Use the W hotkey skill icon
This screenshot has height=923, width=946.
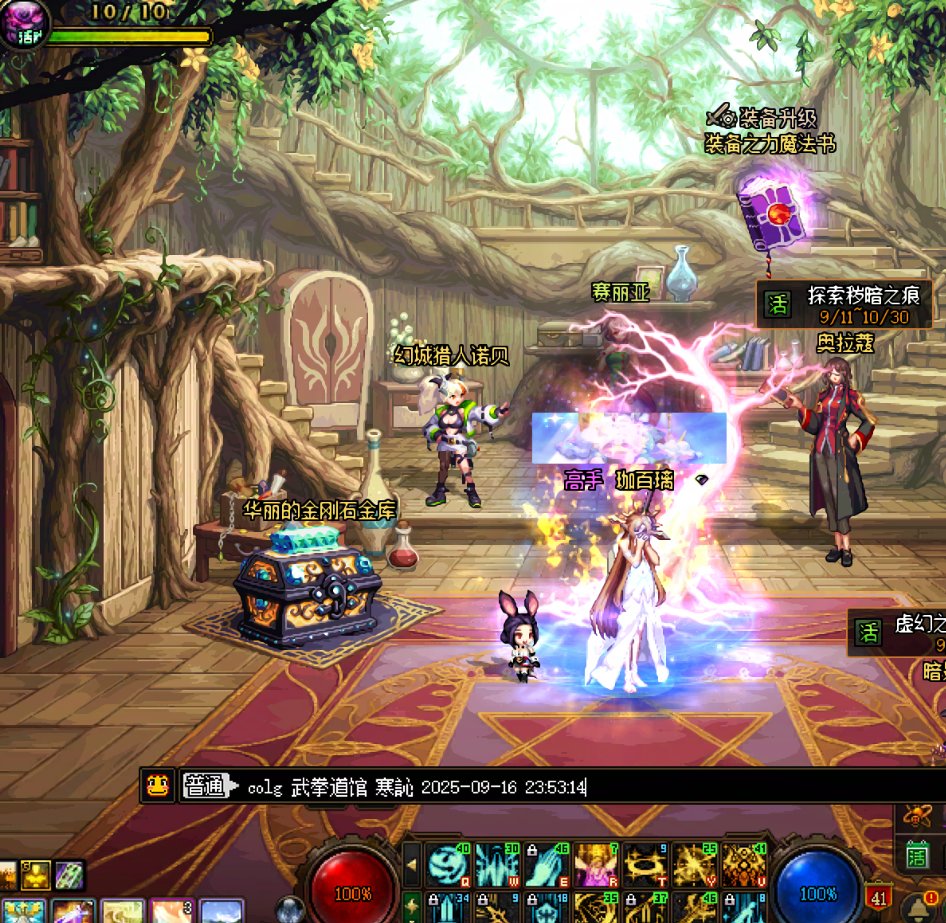pos(497,864)
